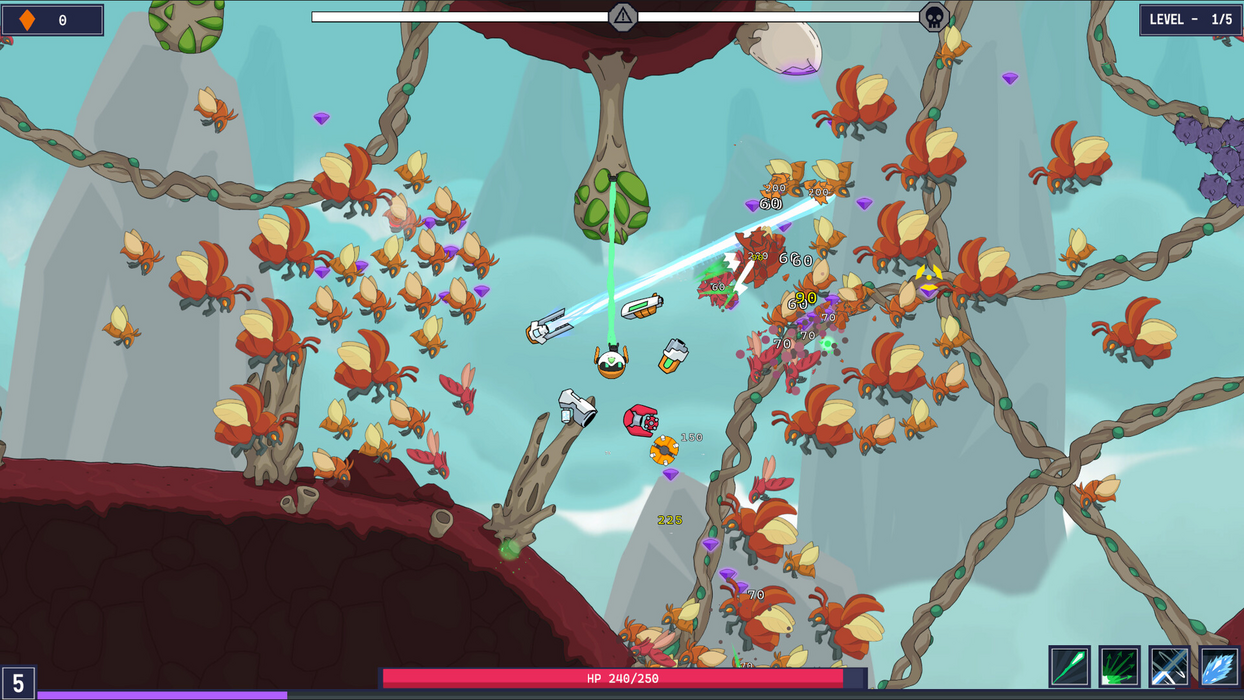This screenshot has height=700, width=1244.
Task: Choose the crossed blue blades ability icon
Action: (1169, 666)
